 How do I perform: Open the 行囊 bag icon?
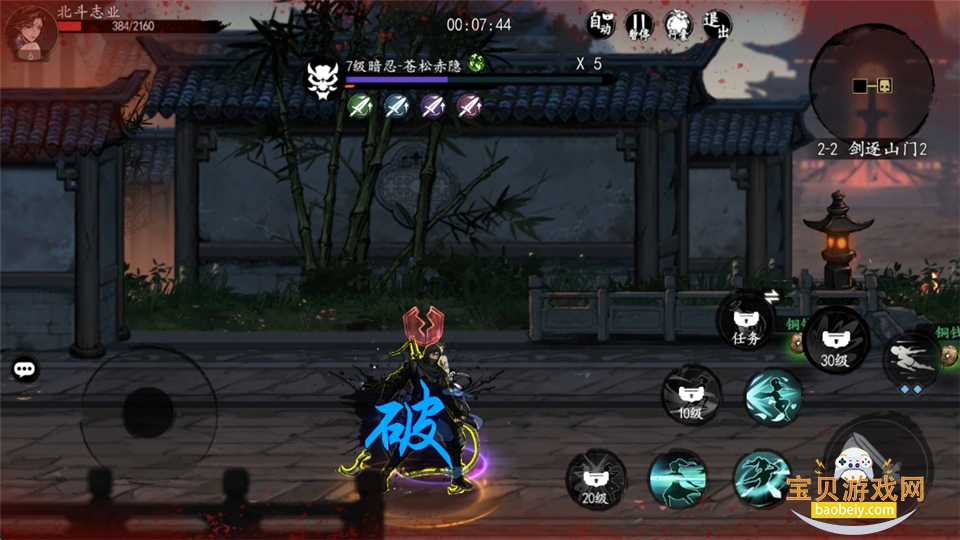click(677, 25)
